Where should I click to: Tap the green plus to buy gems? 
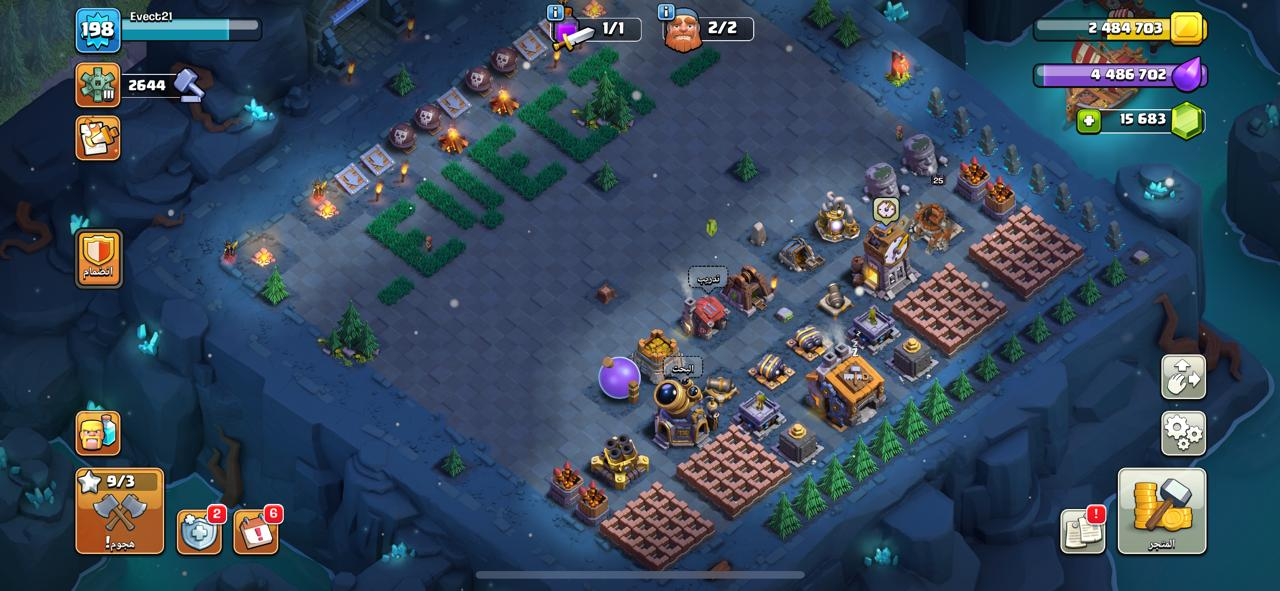[x=1089, y=121]
